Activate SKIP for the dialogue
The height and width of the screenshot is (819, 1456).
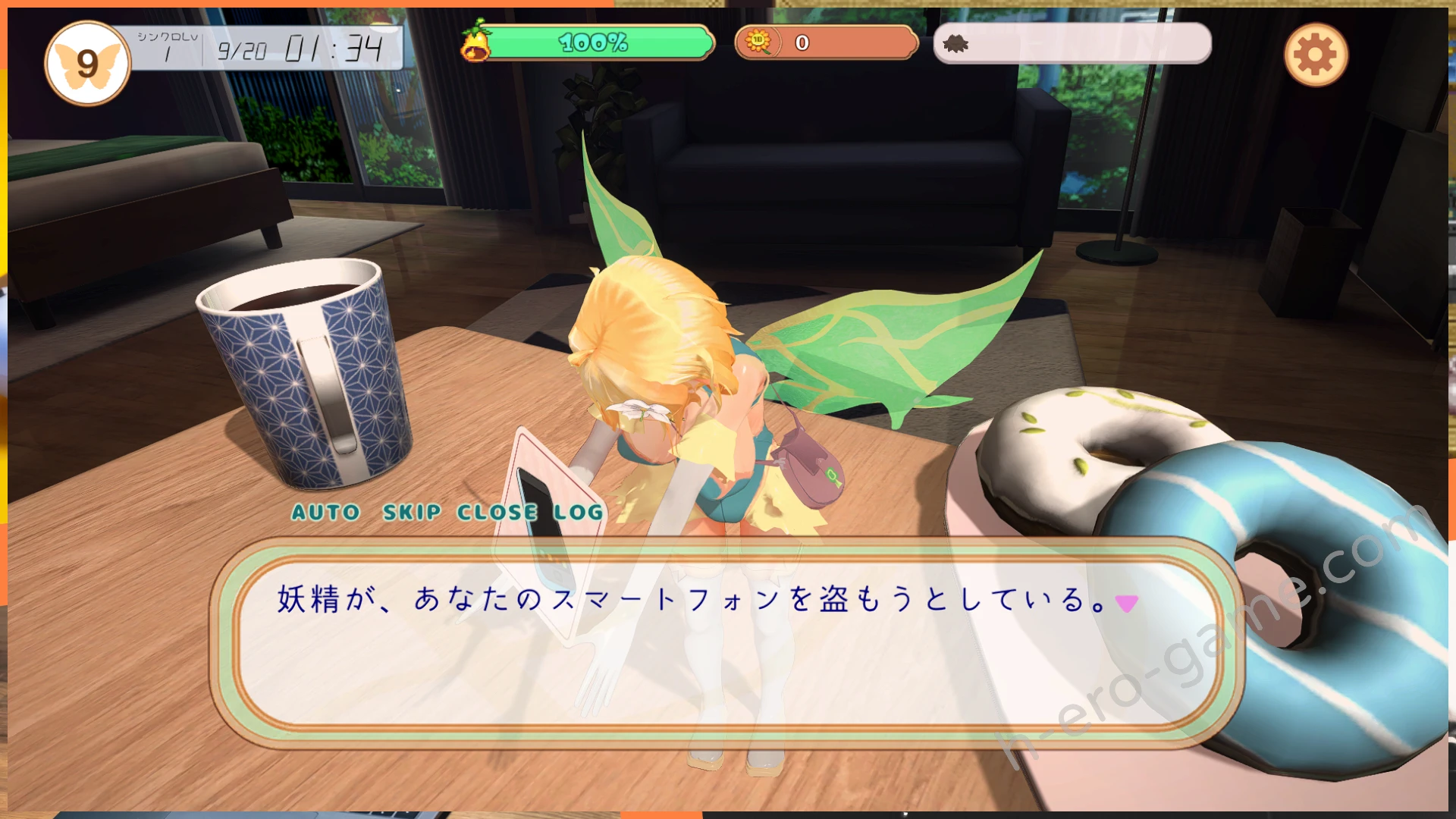pyautogui.click(x=412, y=513)
